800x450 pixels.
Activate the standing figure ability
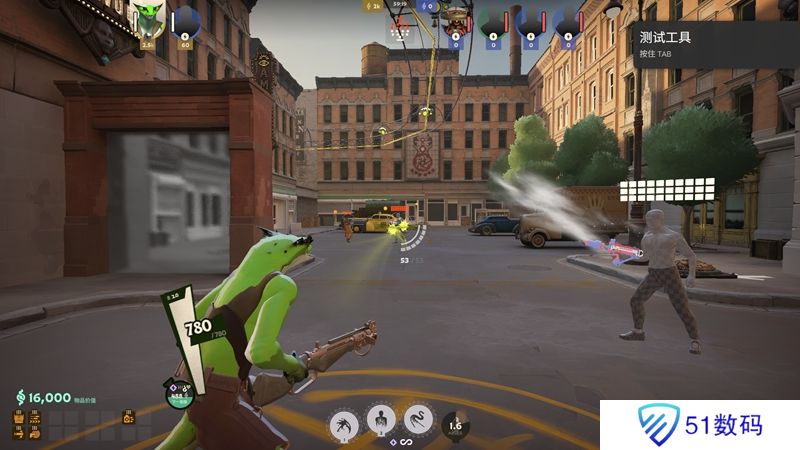381,423
